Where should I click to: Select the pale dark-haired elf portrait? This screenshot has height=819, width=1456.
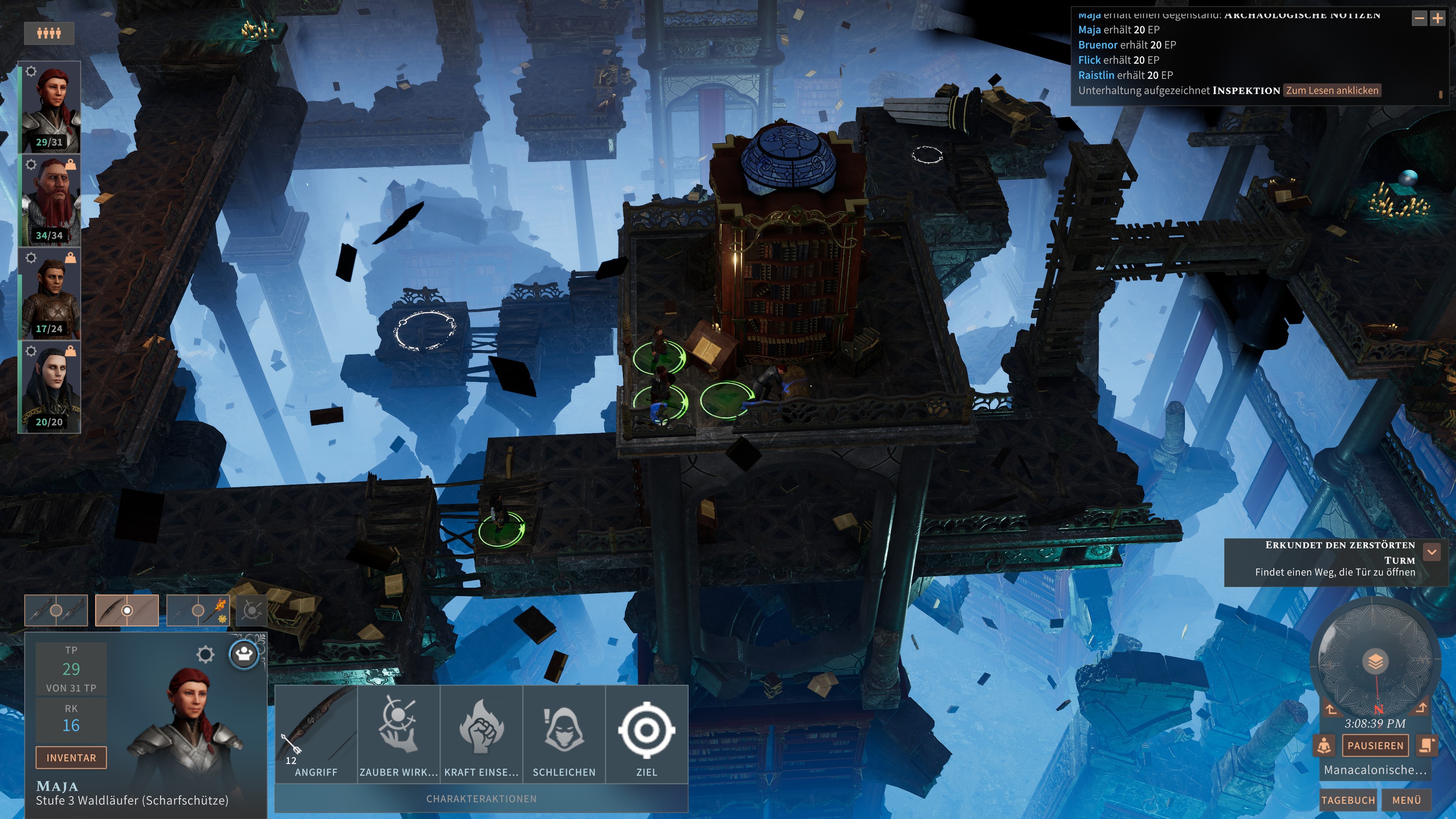pos(50,387)
